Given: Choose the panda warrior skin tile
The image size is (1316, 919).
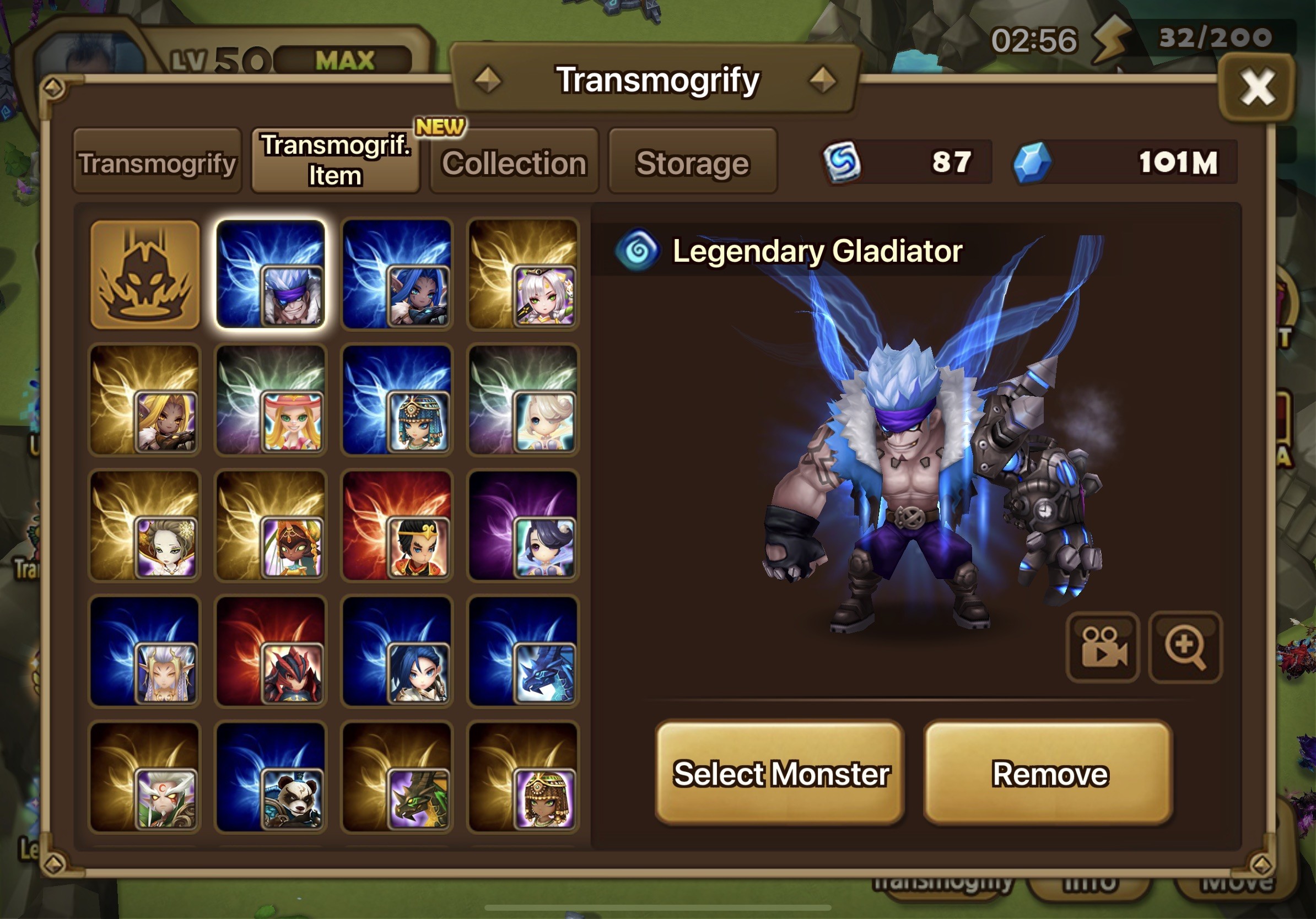Looking at the screenshot, I should pyautogui.click(x=271, y=777).
